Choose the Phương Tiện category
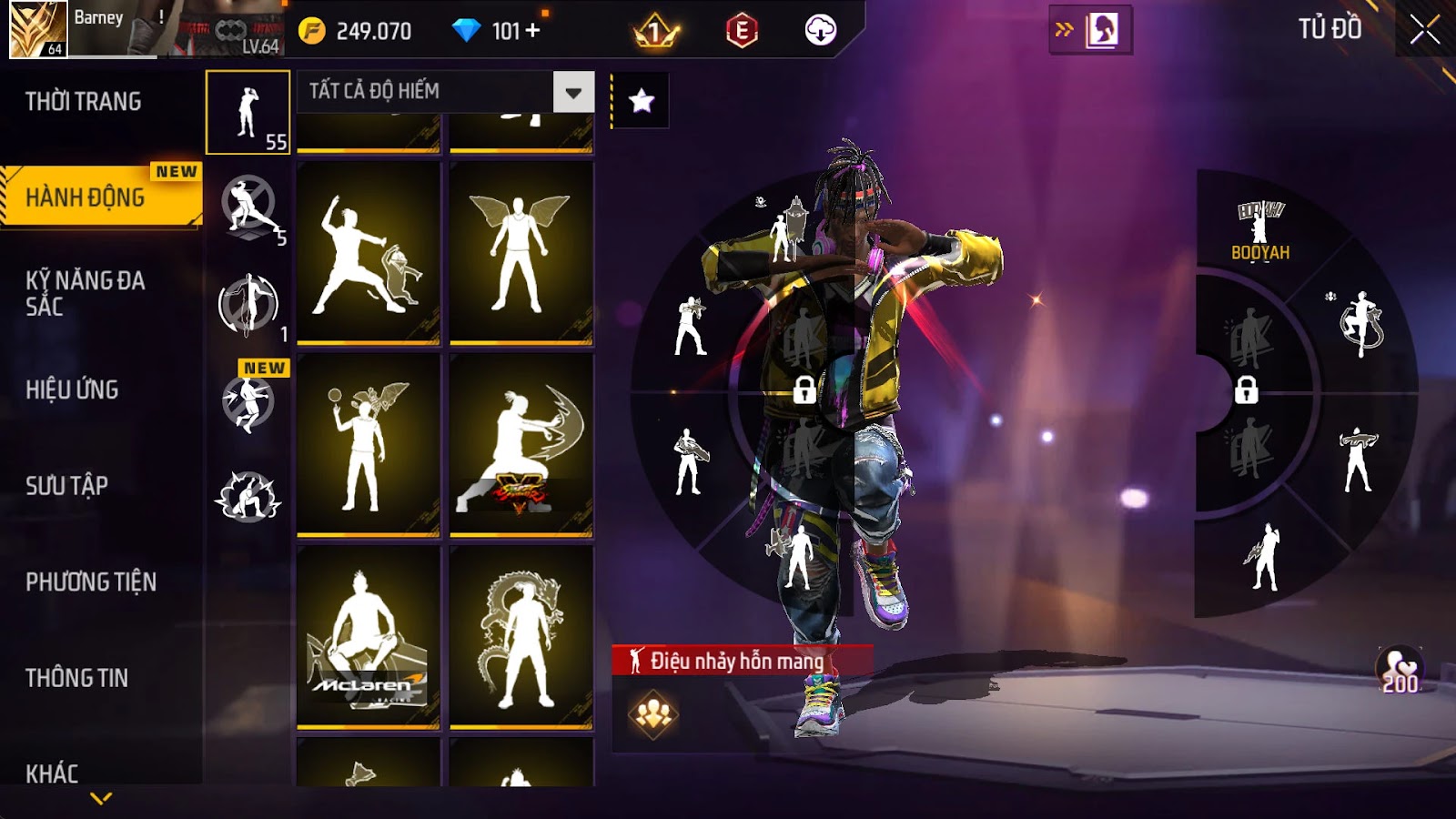The height and width of the screenshot is (819, 1456). point(91,581)
